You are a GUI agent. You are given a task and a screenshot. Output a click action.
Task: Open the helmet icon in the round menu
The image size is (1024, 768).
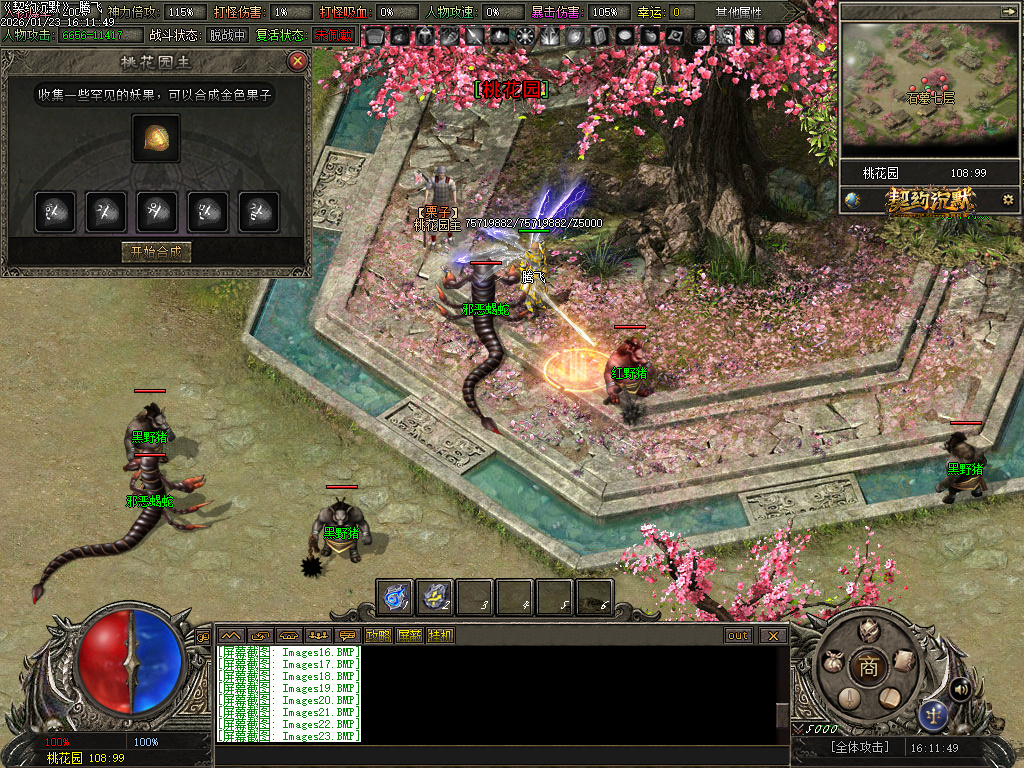coord(869,630)
